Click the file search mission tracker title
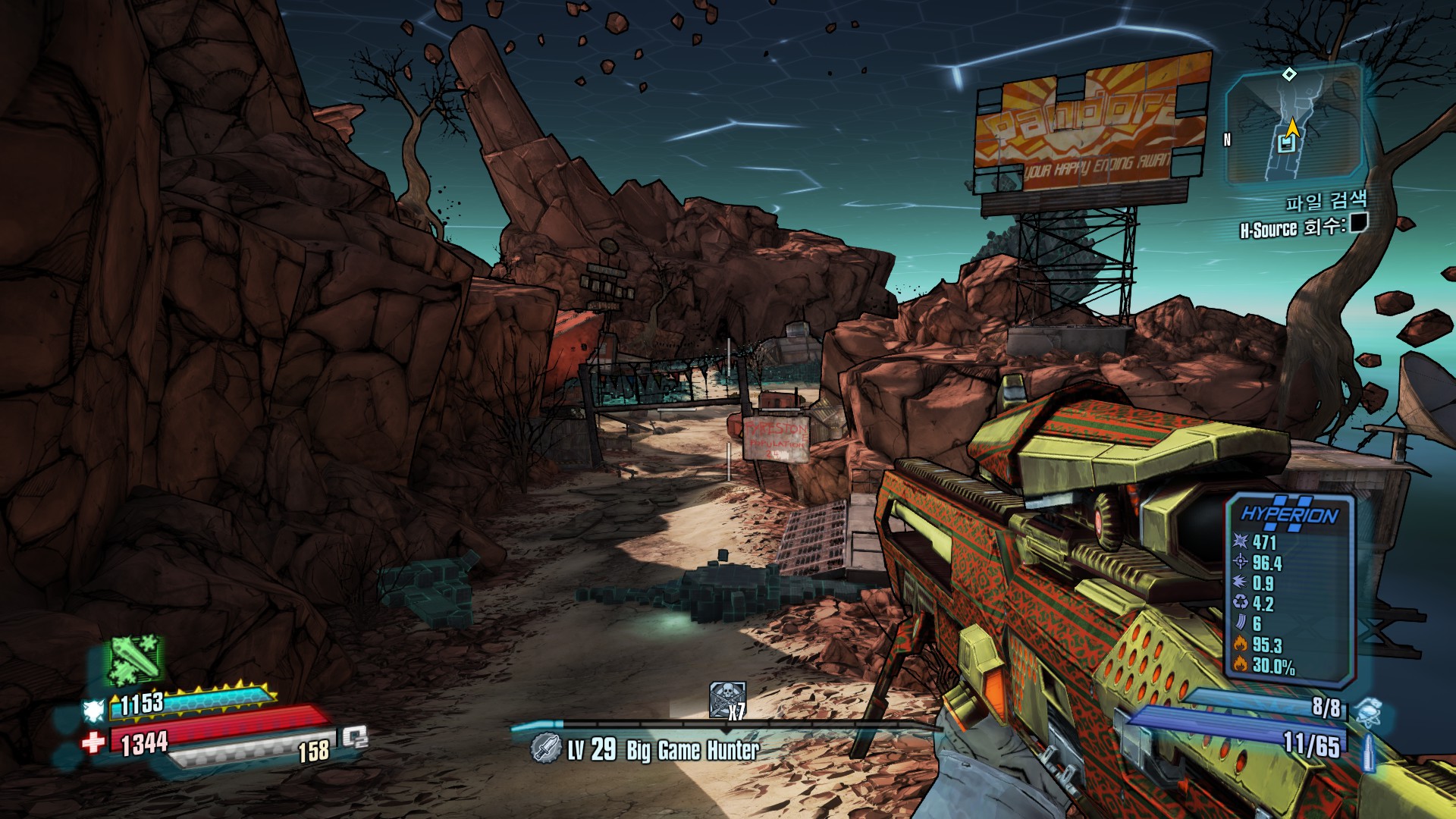1456x819 pixels. point(1326,201)
